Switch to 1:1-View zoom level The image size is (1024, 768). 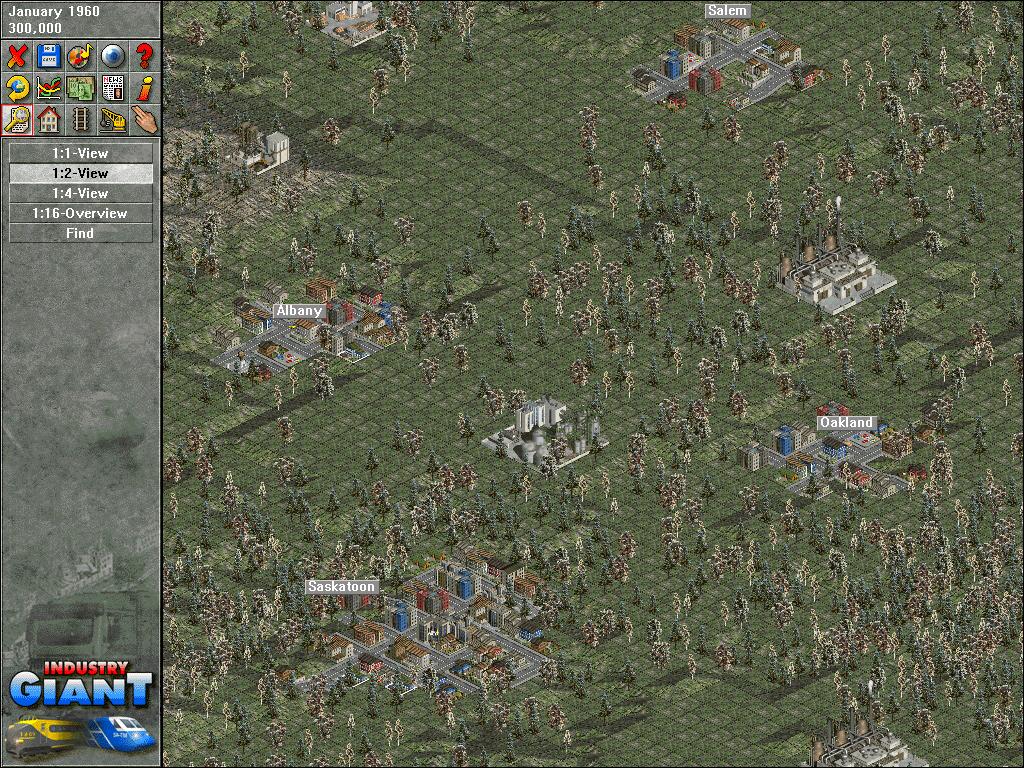pos(80,153)
